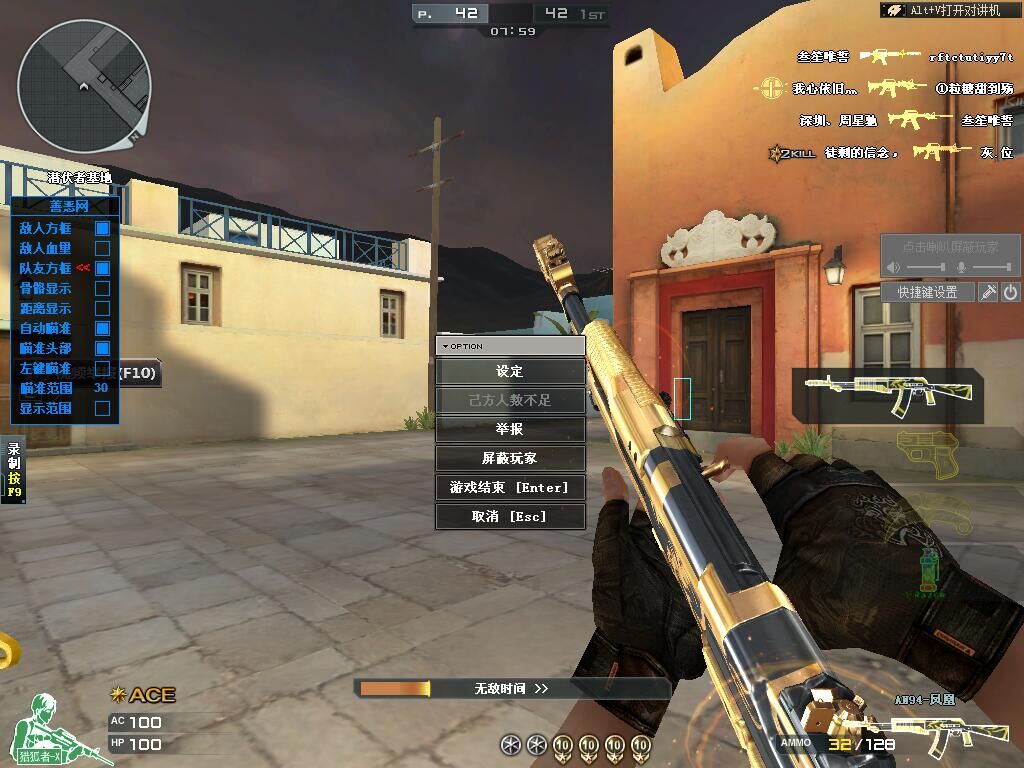Toggle the 瞄准头部 checkbox
This screenshot has height=768, width=1024.
(x=102, y=348)
